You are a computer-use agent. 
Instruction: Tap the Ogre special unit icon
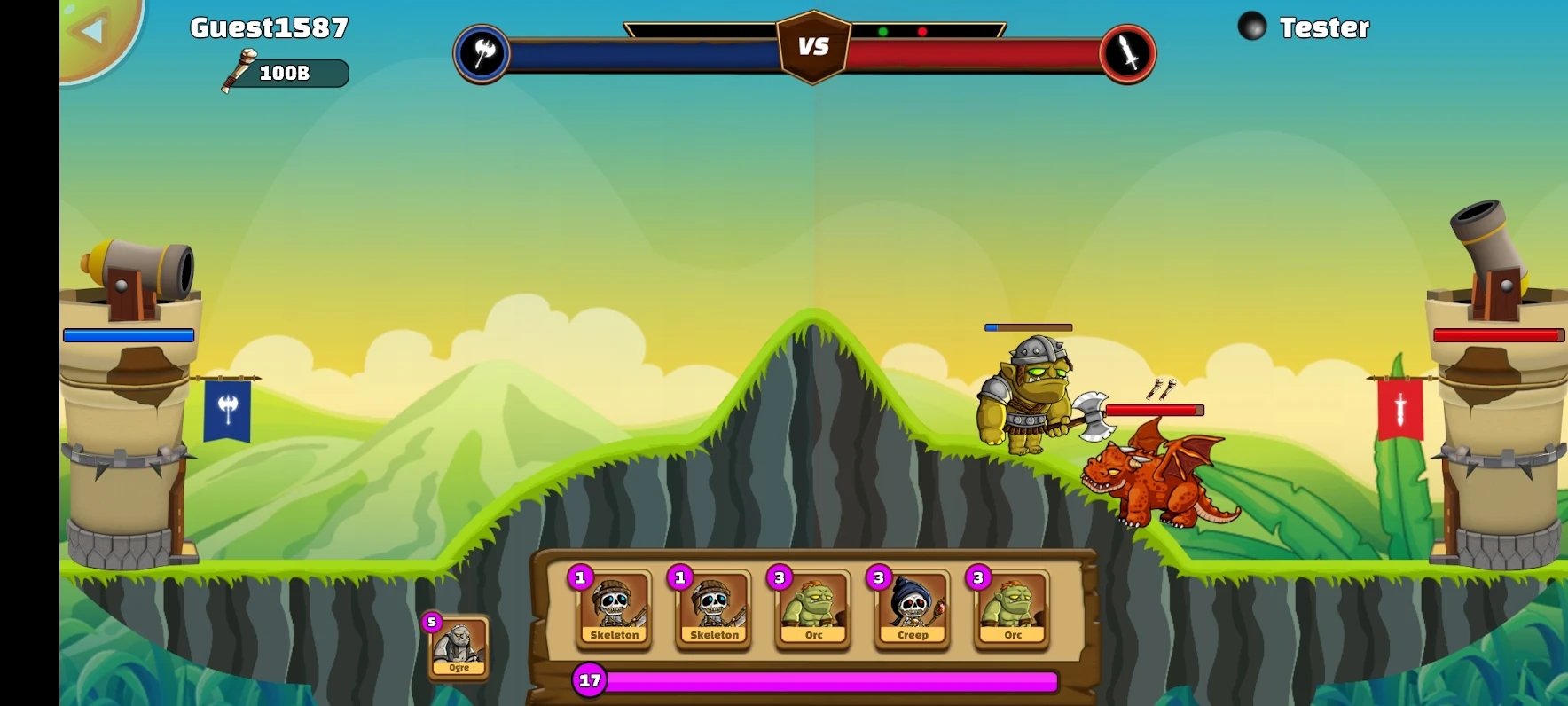[459, 647]
